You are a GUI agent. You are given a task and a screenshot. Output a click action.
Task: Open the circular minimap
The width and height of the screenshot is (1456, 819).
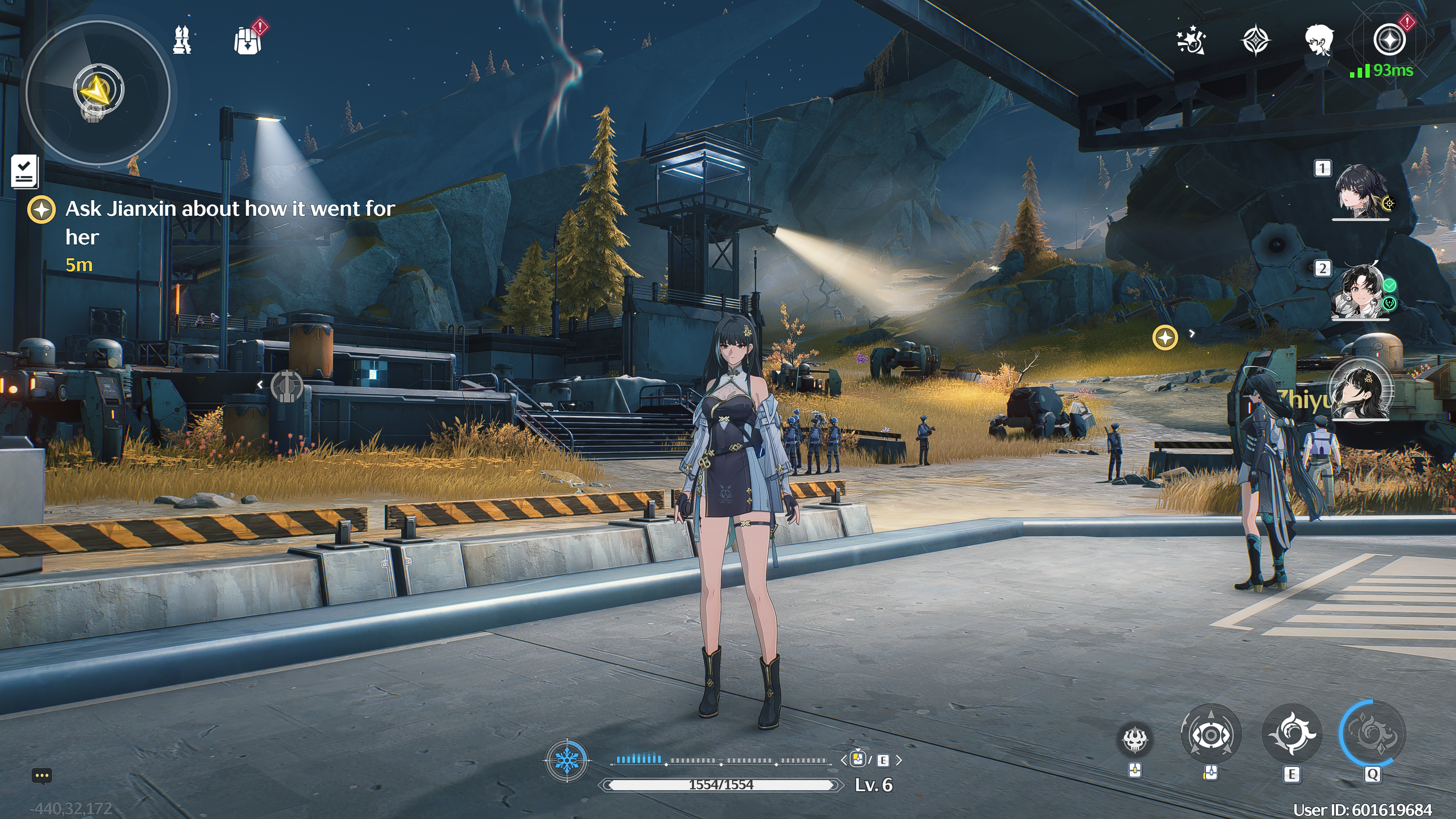click(x=97, y=92)
